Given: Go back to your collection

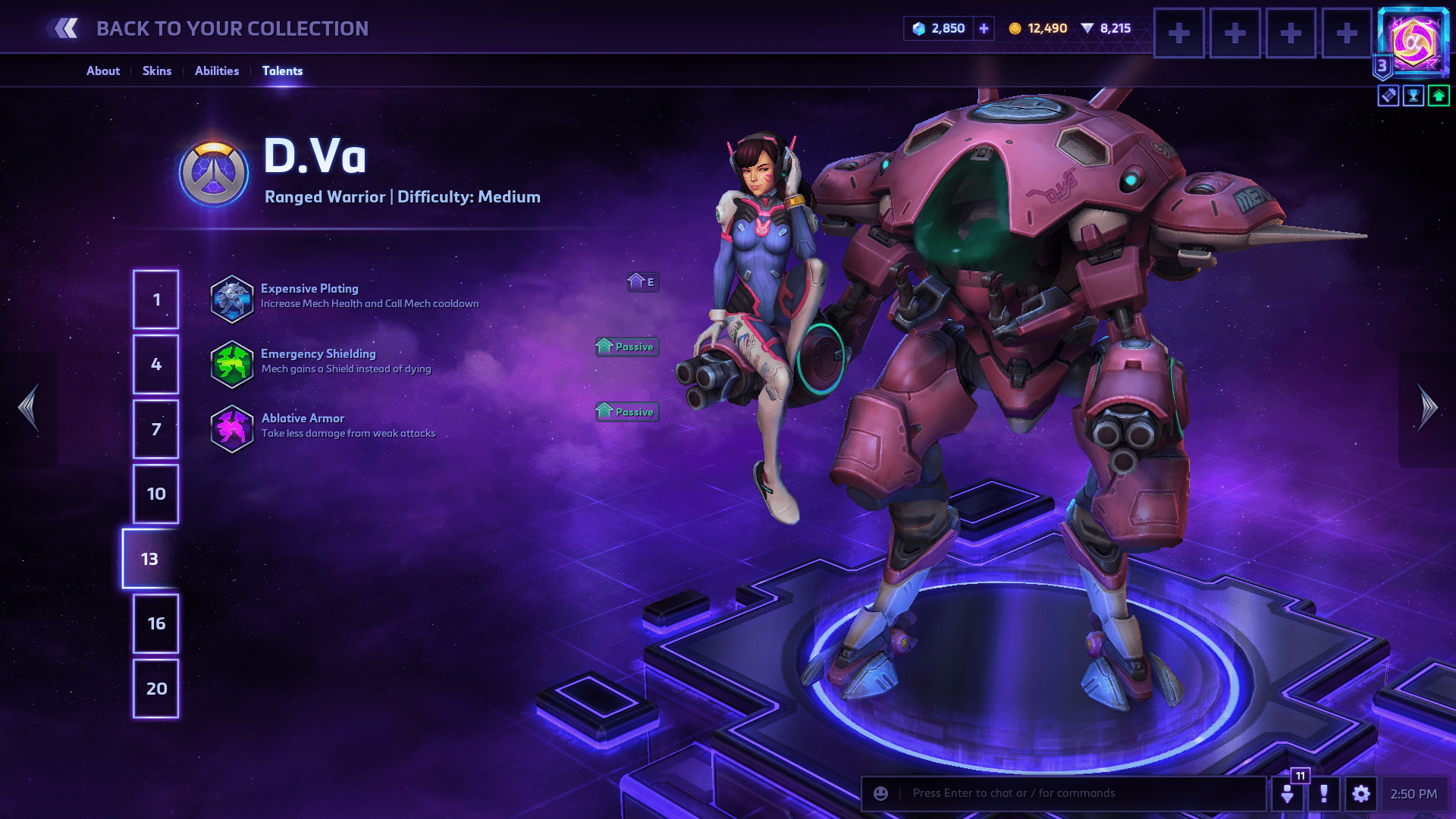Looking at the screenshot, I should pos(206,29).
